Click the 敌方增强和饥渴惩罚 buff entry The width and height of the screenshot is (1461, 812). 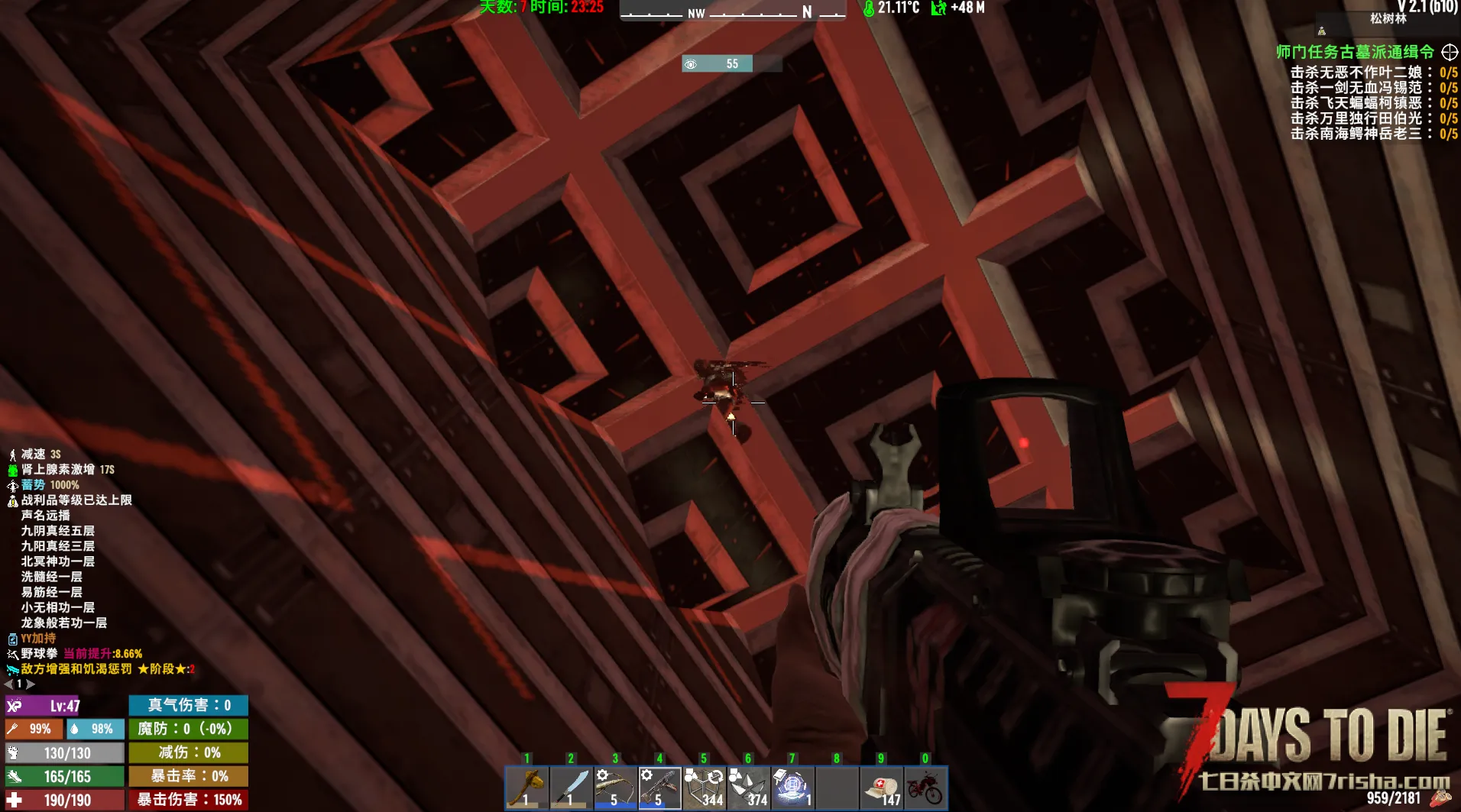(x=76, y=669)
